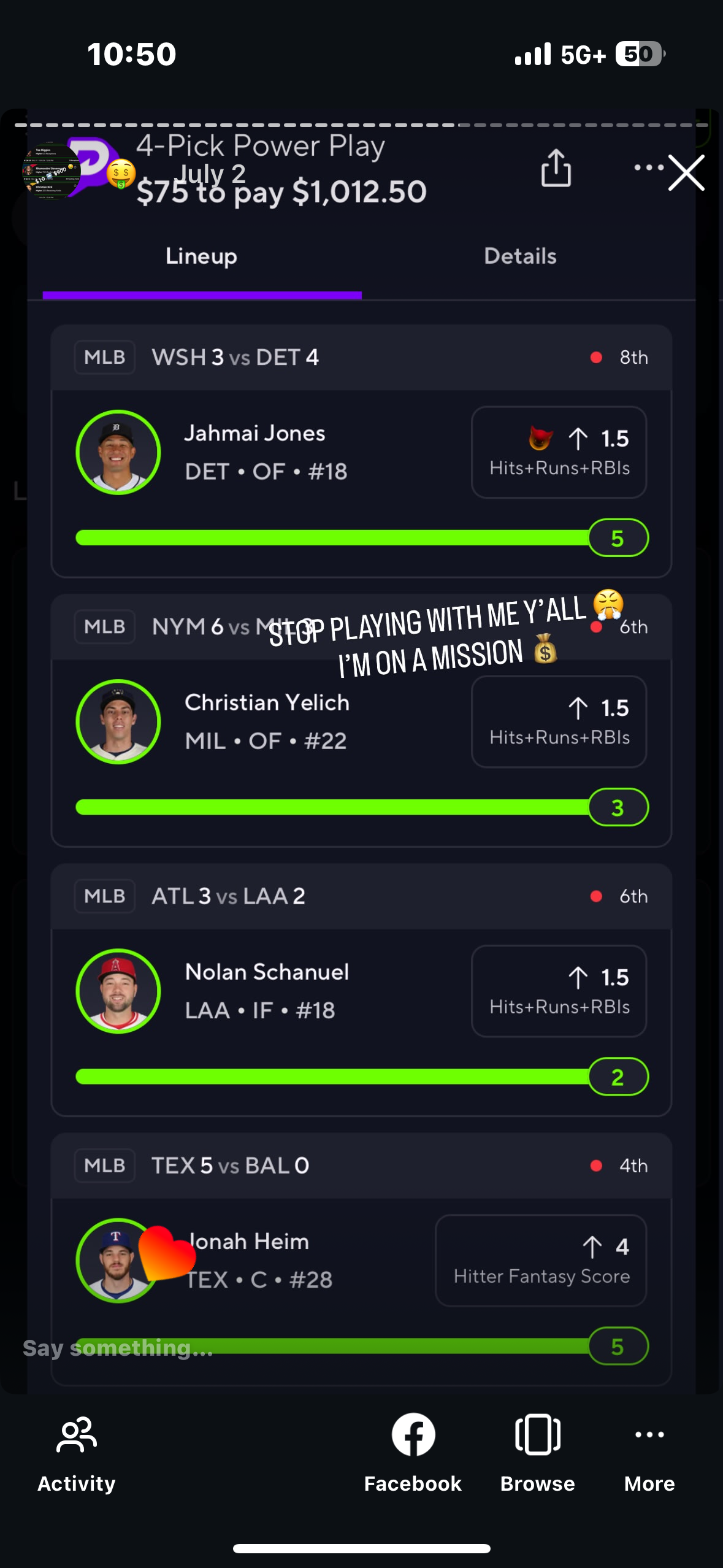This screenshot has width=723, height=1568.
Task: Open the WSH vs DET game header
Action: pyautogui.click(x=361, y=357)
